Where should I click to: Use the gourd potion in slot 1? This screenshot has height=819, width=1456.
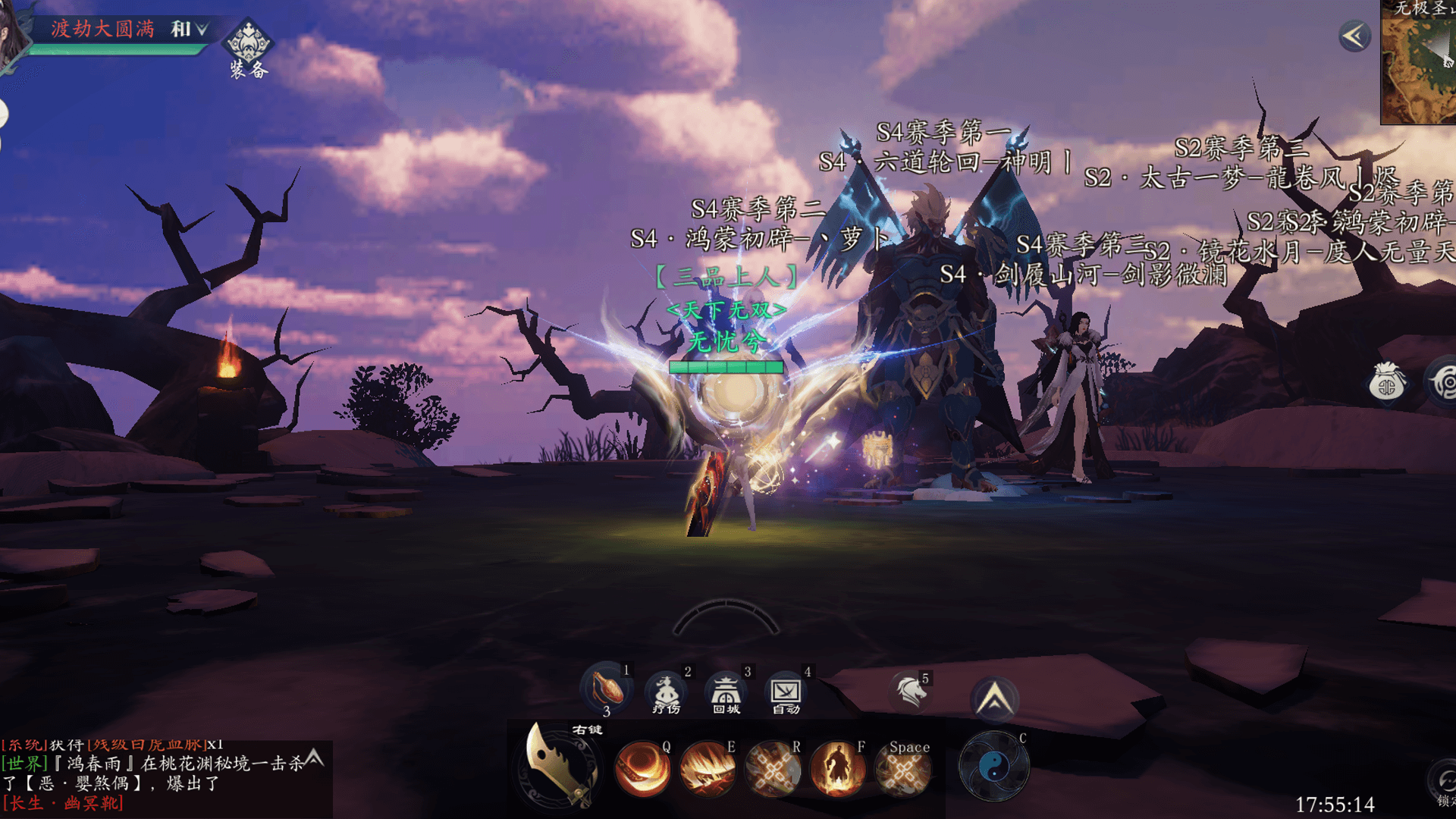coord(606,689)
